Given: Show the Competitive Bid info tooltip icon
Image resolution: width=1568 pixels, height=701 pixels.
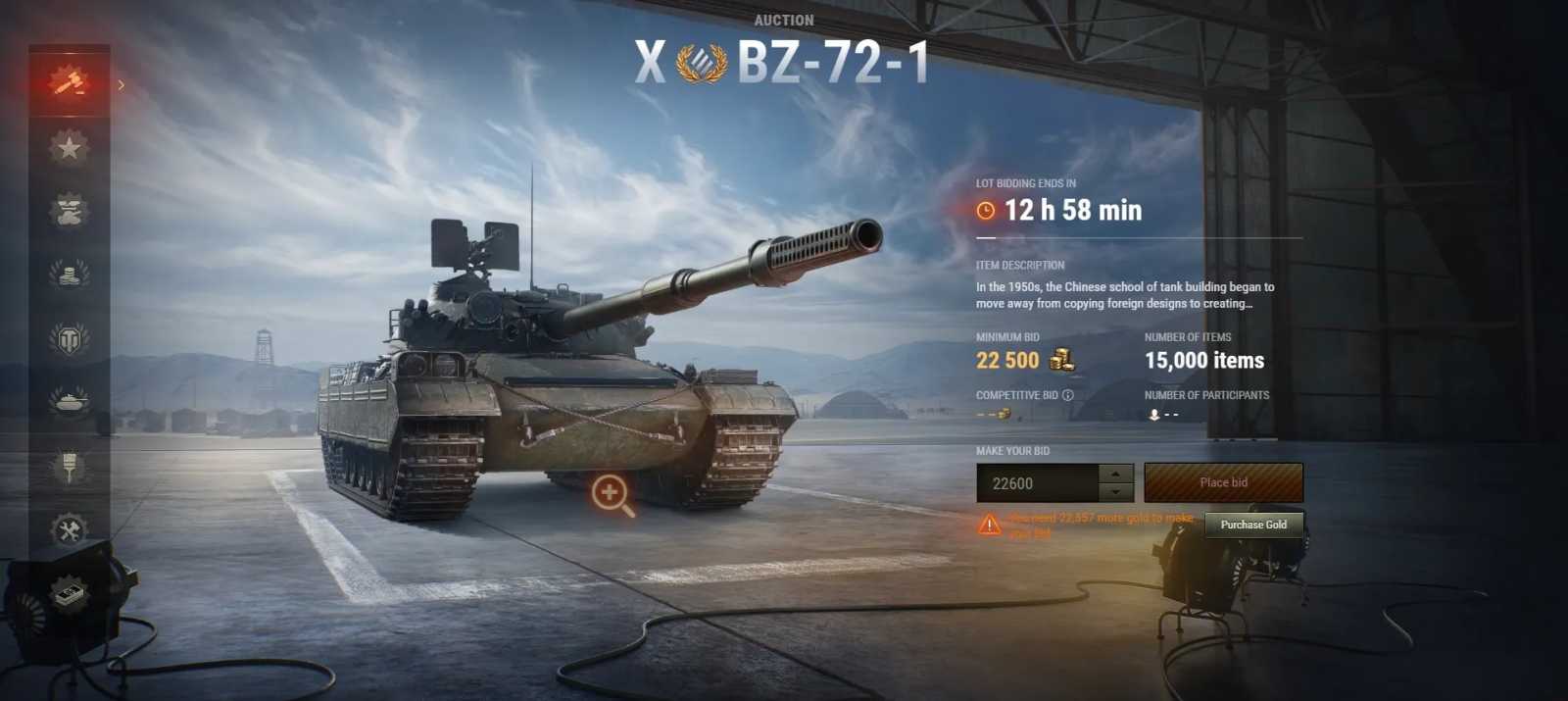Looking at the screenshot, I should coord(1068,395).
